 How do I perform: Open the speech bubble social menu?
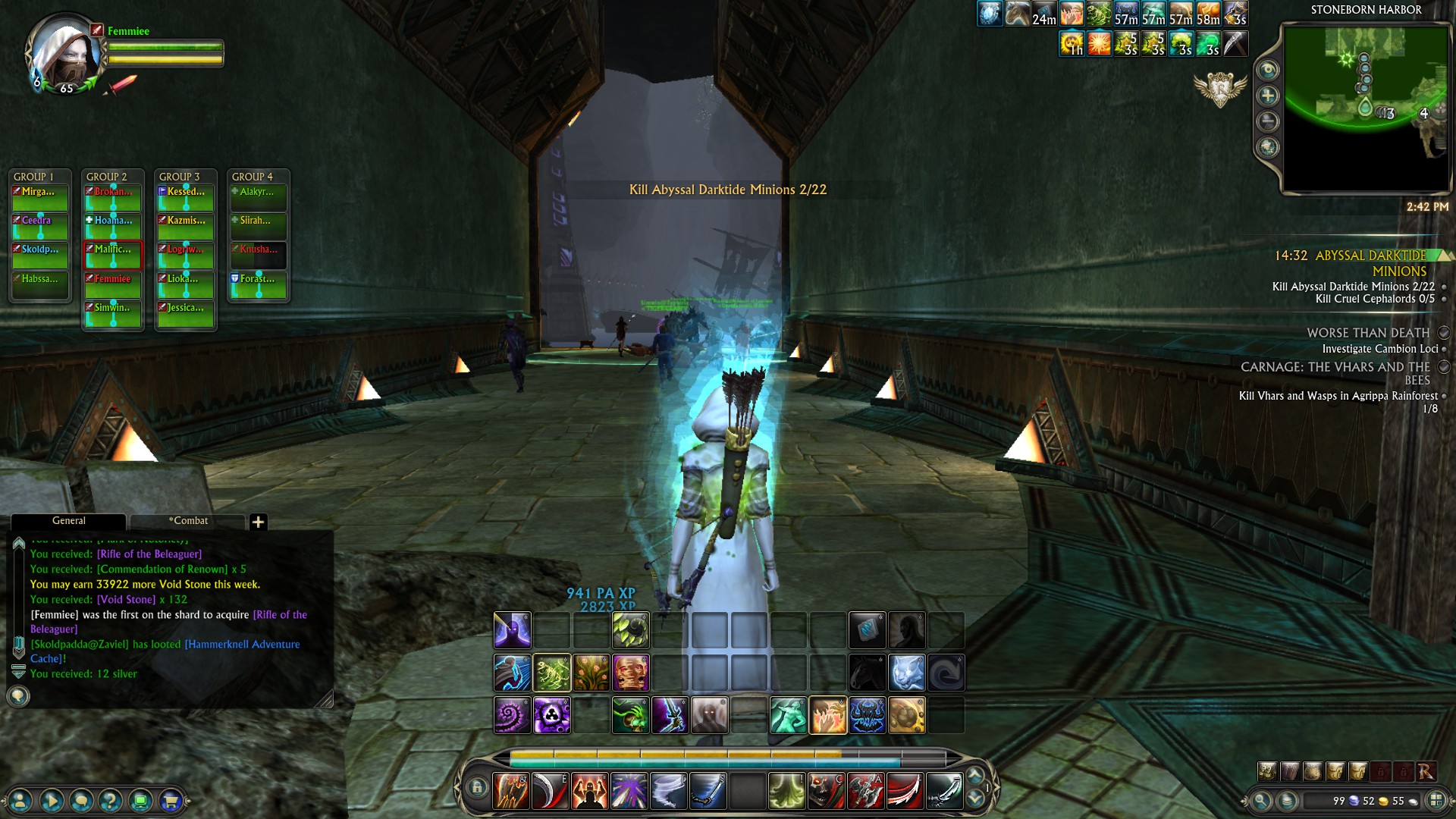[81, 800]
